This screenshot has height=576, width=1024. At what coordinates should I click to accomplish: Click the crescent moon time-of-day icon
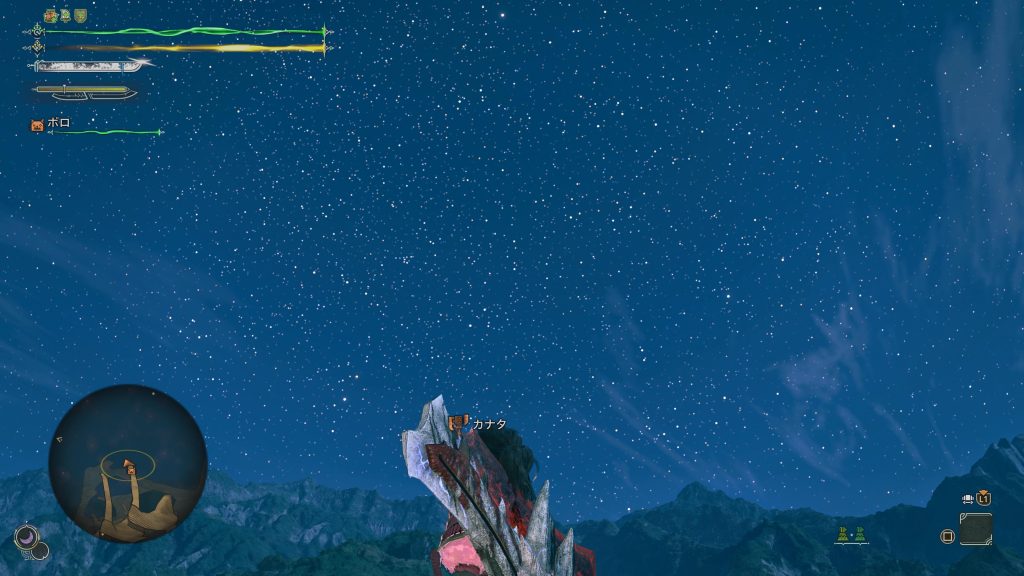coord(26,536)
